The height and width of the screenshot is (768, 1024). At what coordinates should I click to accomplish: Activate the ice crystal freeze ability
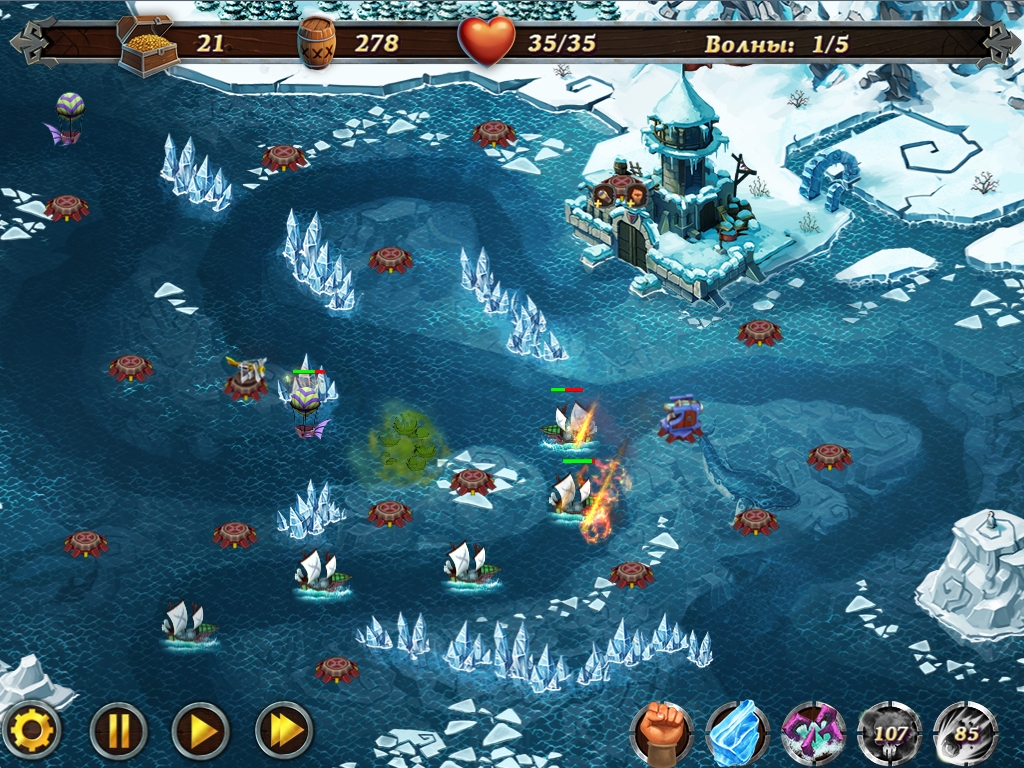coord(737,733)
